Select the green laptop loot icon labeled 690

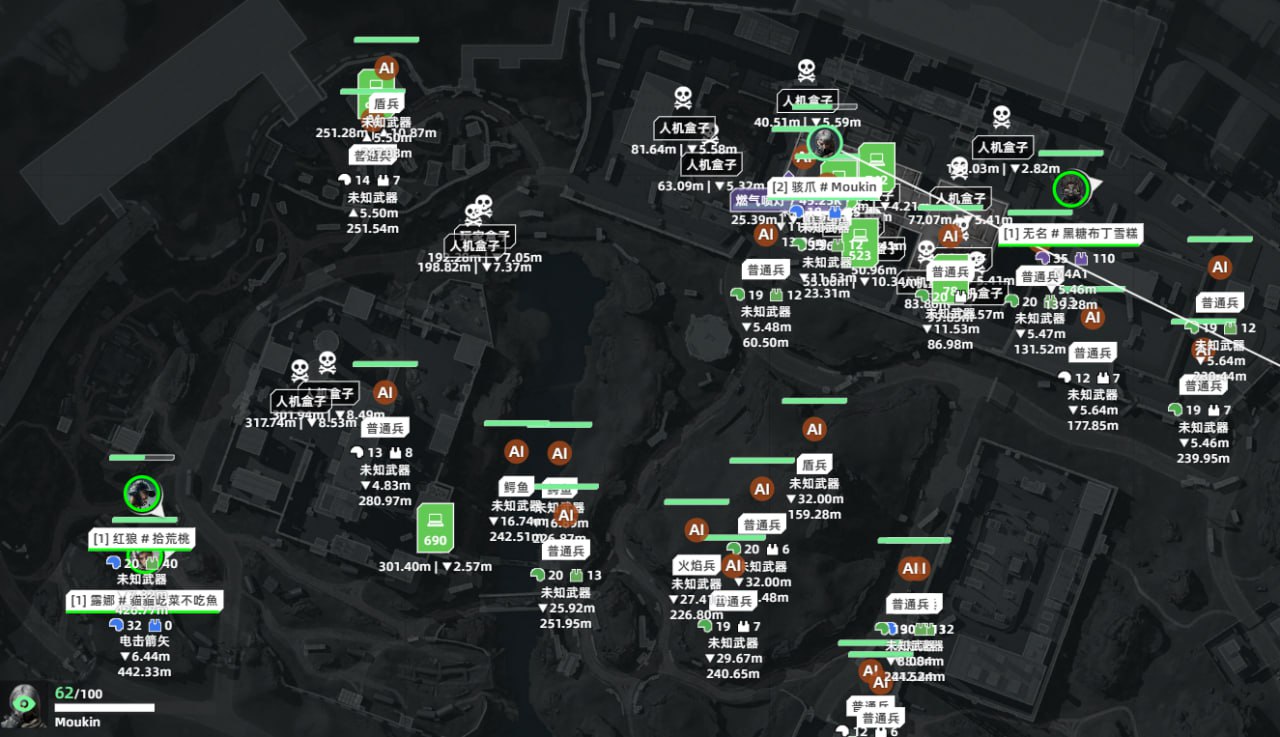(x=435, y=525)
